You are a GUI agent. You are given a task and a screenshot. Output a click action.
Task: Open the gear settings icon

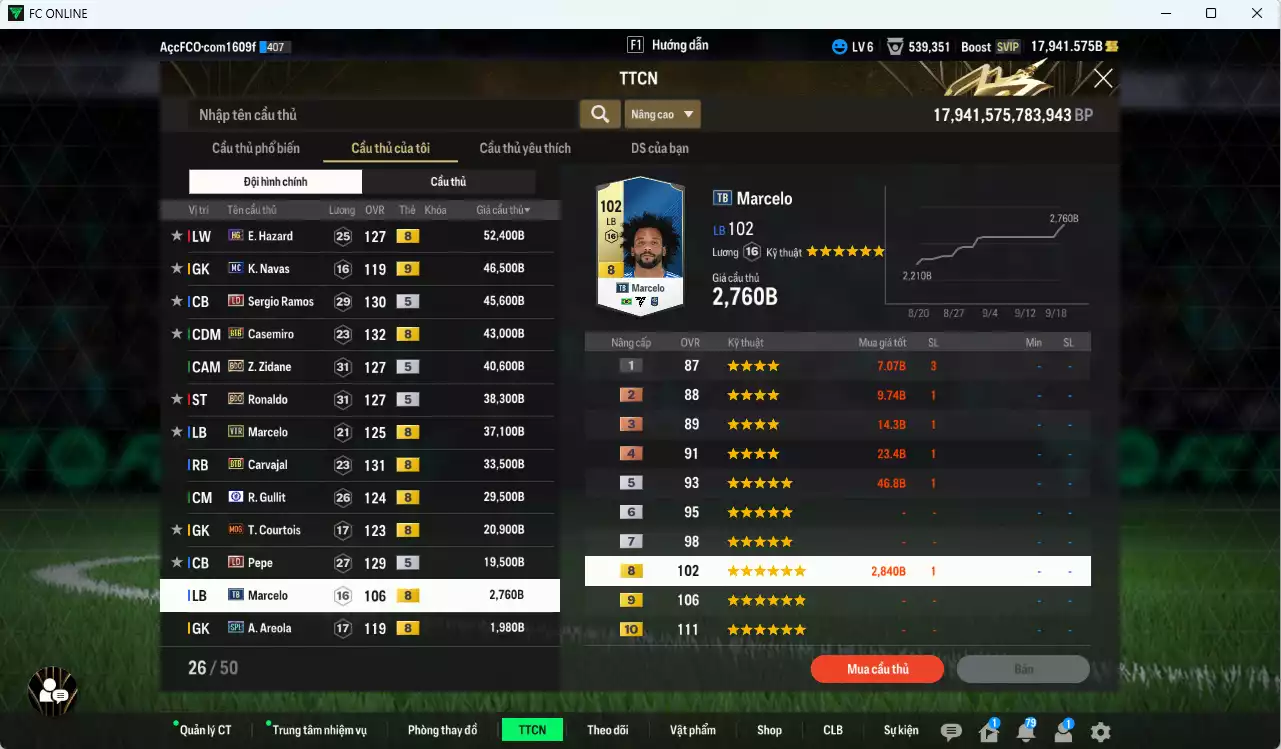tap(1100, 732)
